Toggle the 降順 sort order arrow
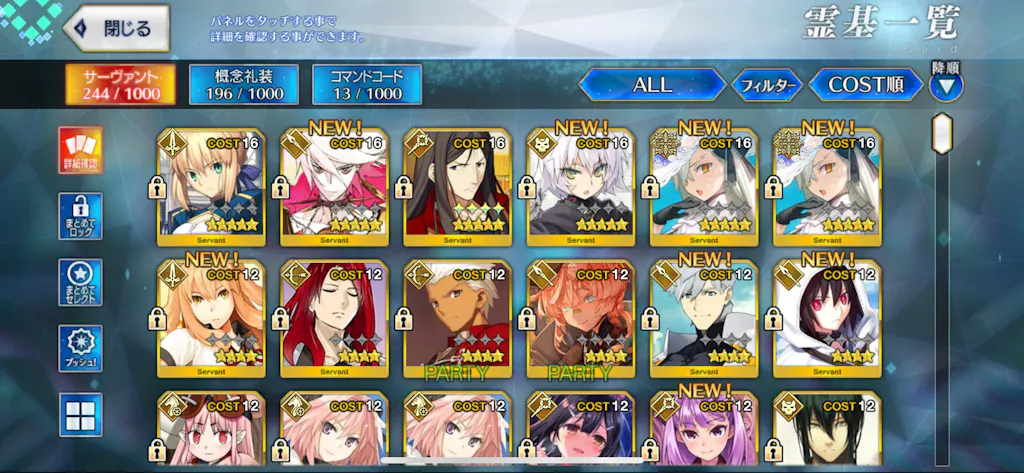 click(945, 86)
